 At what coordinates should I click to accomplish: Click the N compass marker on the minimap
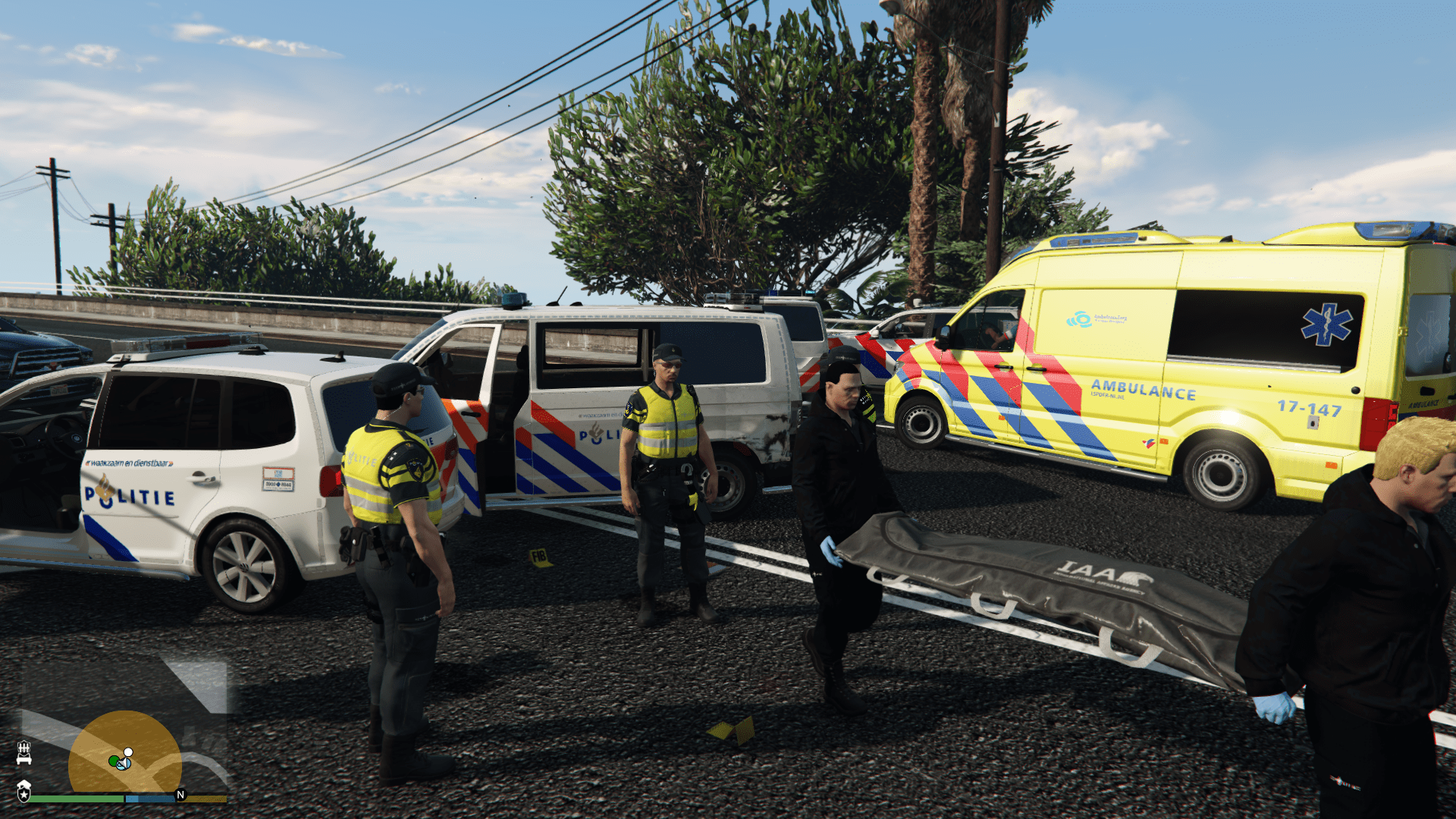click(x=180, y=794)
